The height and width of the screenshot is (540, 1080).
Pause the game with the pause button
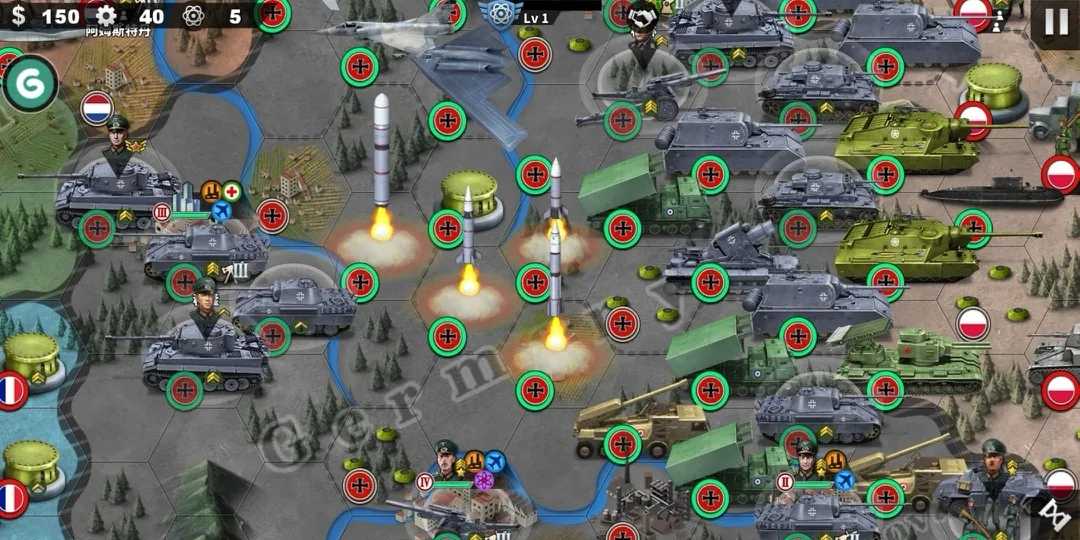click(x=1055, y=22)
